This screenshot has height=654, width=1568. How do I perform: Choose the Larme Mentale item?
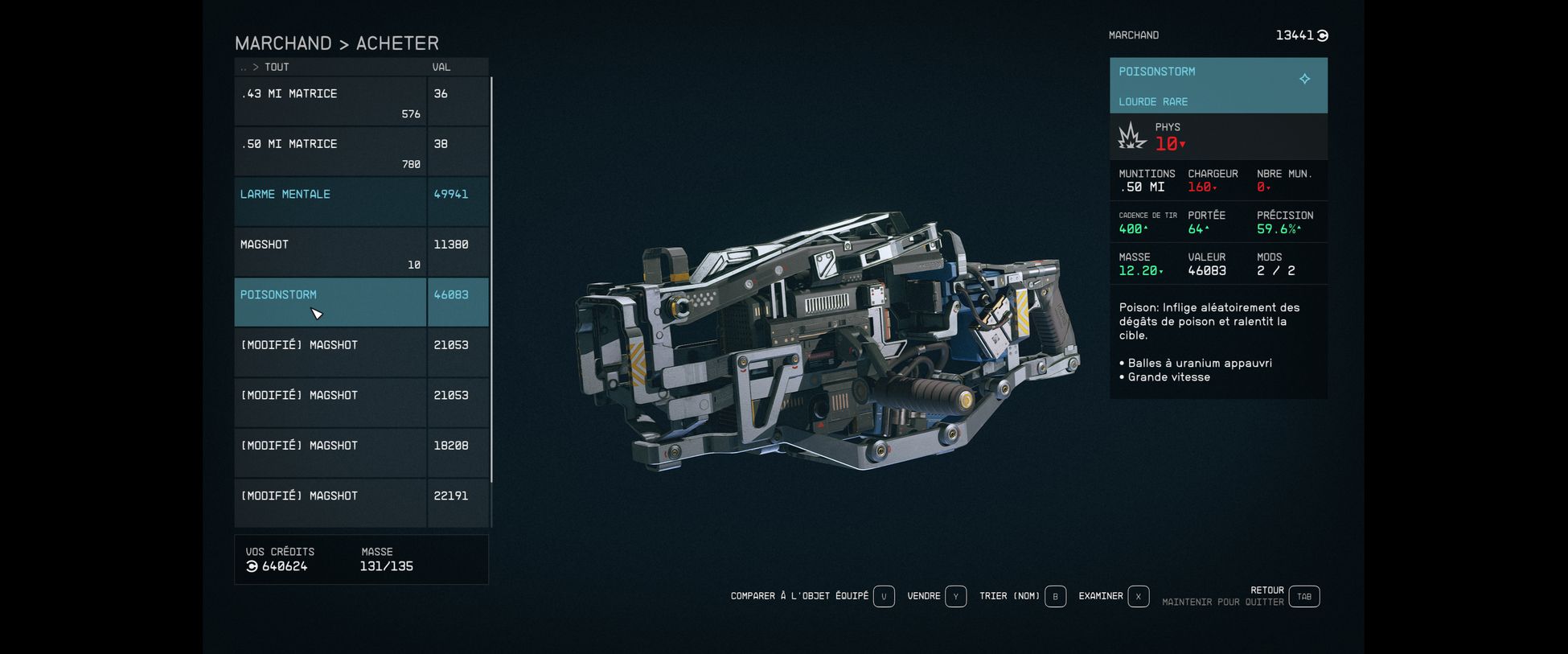tap(330, 202)
